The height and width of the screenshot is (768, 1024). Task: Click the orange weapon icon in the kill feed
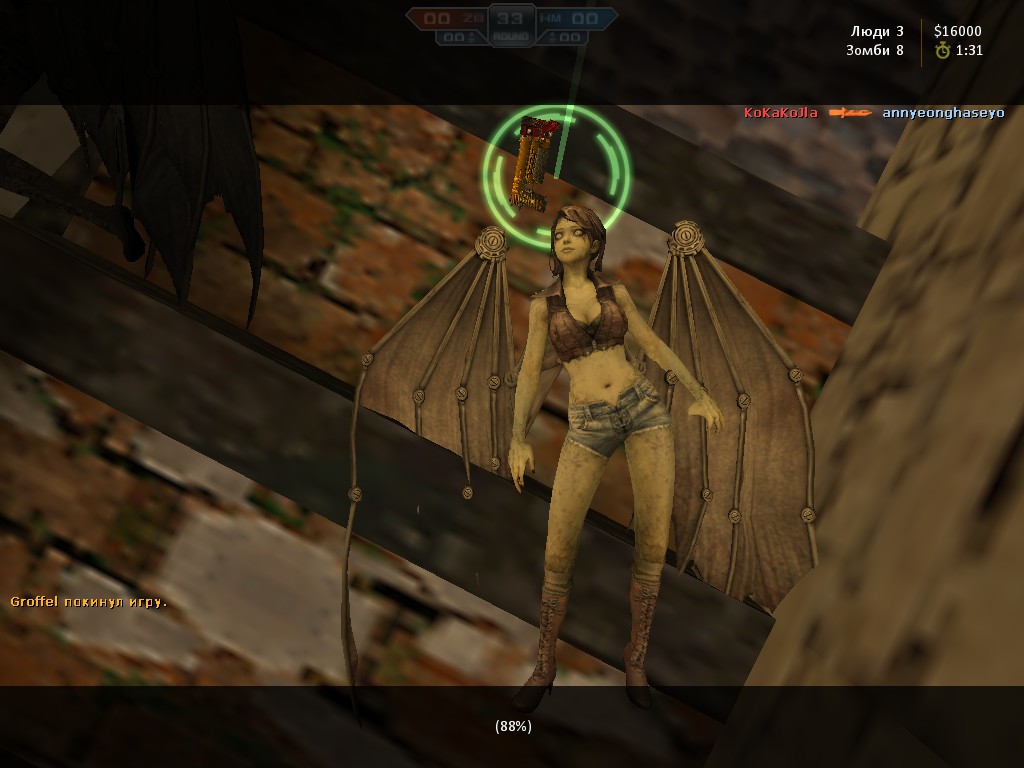(850, 113)
